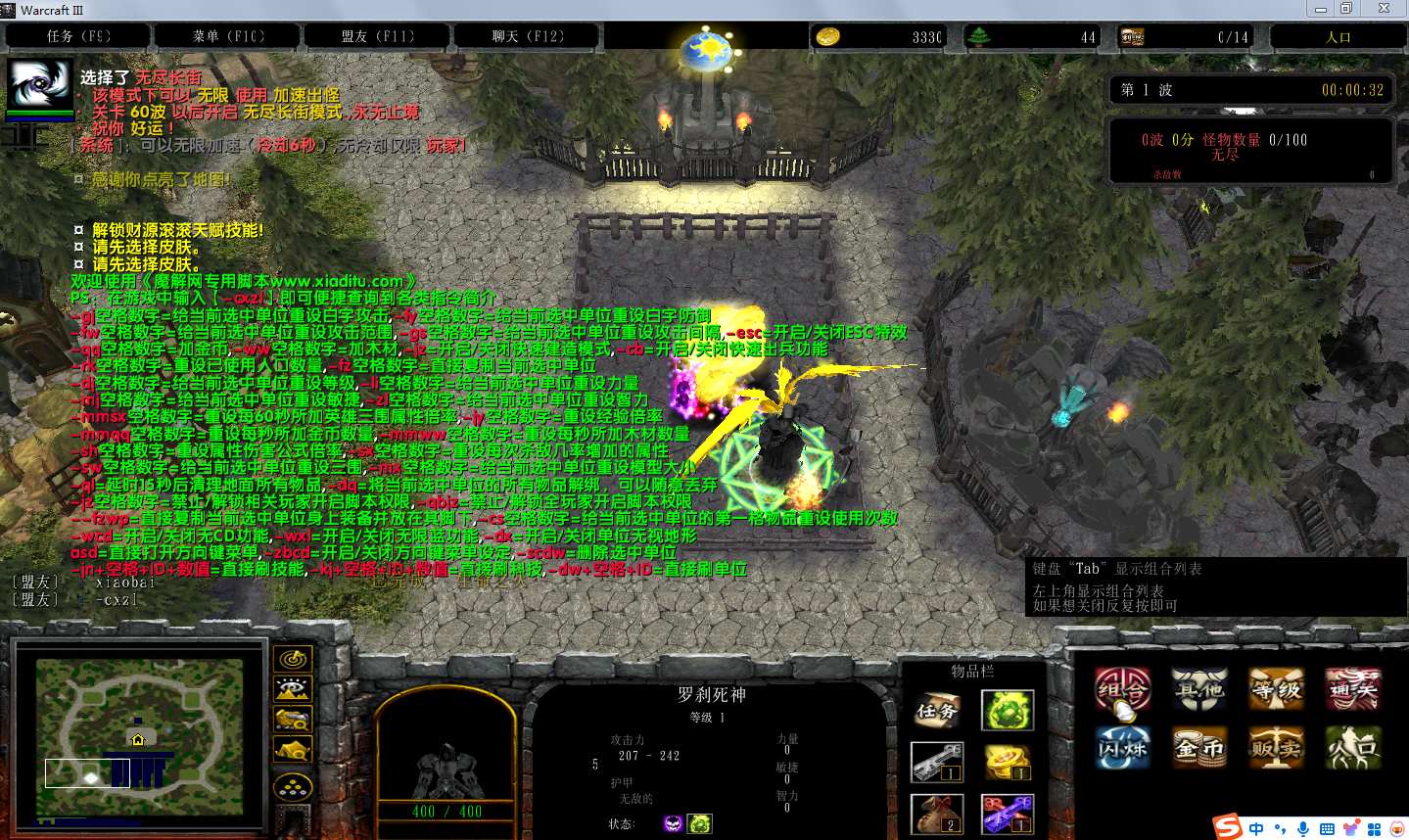Activate the 通关 clear-stage ability

click(1353, 691)
